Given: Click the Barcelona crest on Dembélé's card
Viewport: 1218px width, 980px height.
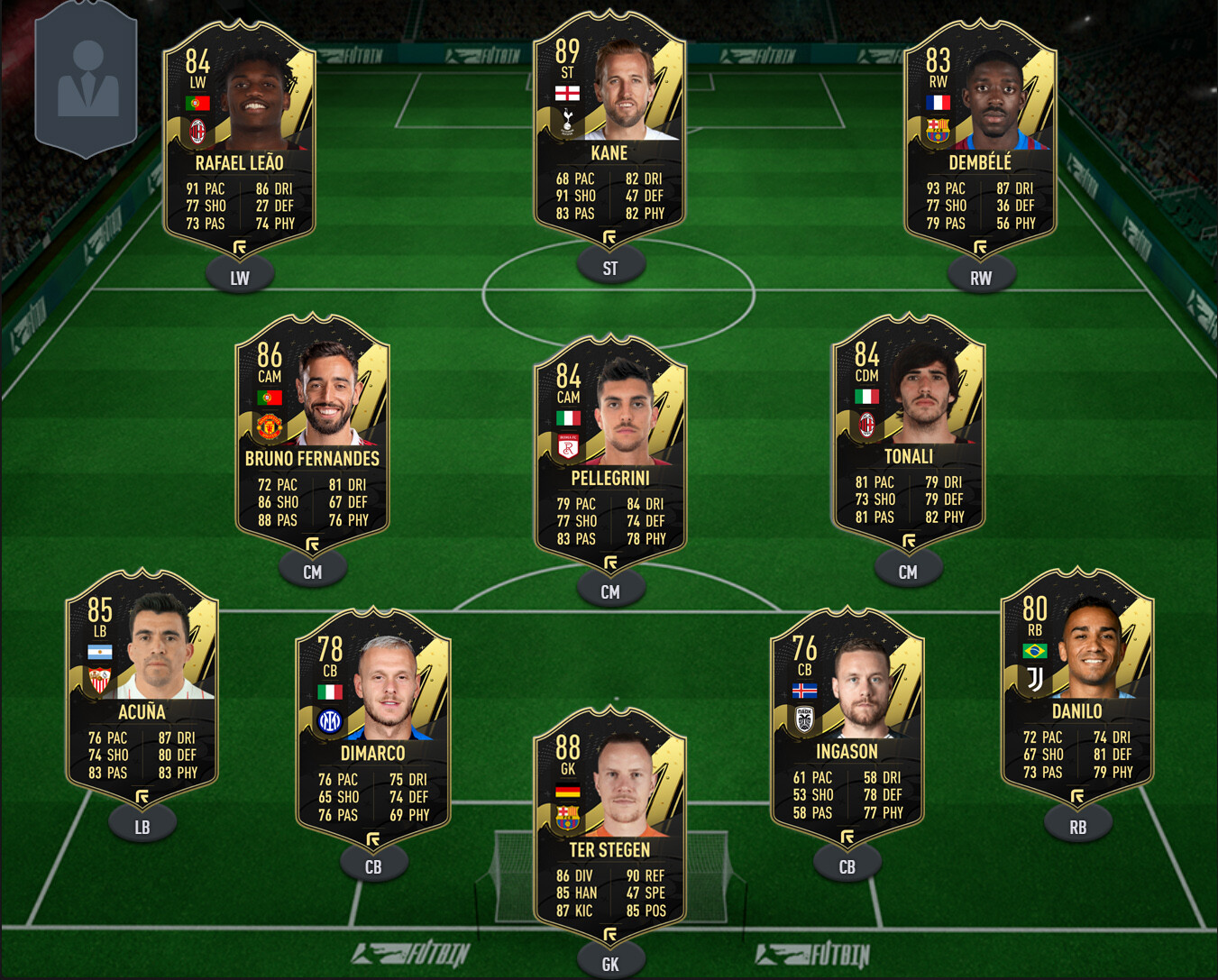Looking at the screenshot, I should (x=938, y=129).
